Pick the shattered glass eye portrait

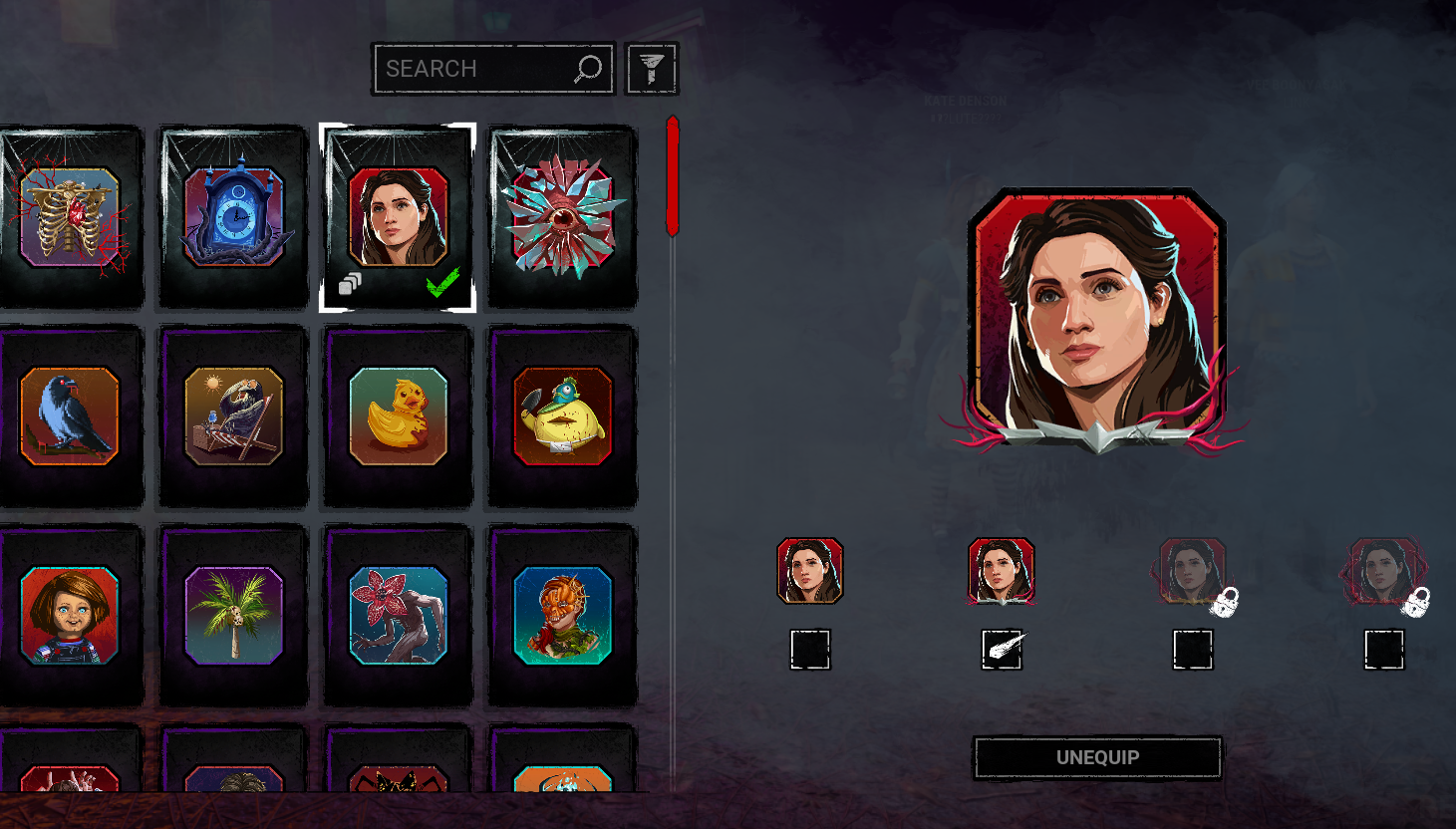click(562, 216)
